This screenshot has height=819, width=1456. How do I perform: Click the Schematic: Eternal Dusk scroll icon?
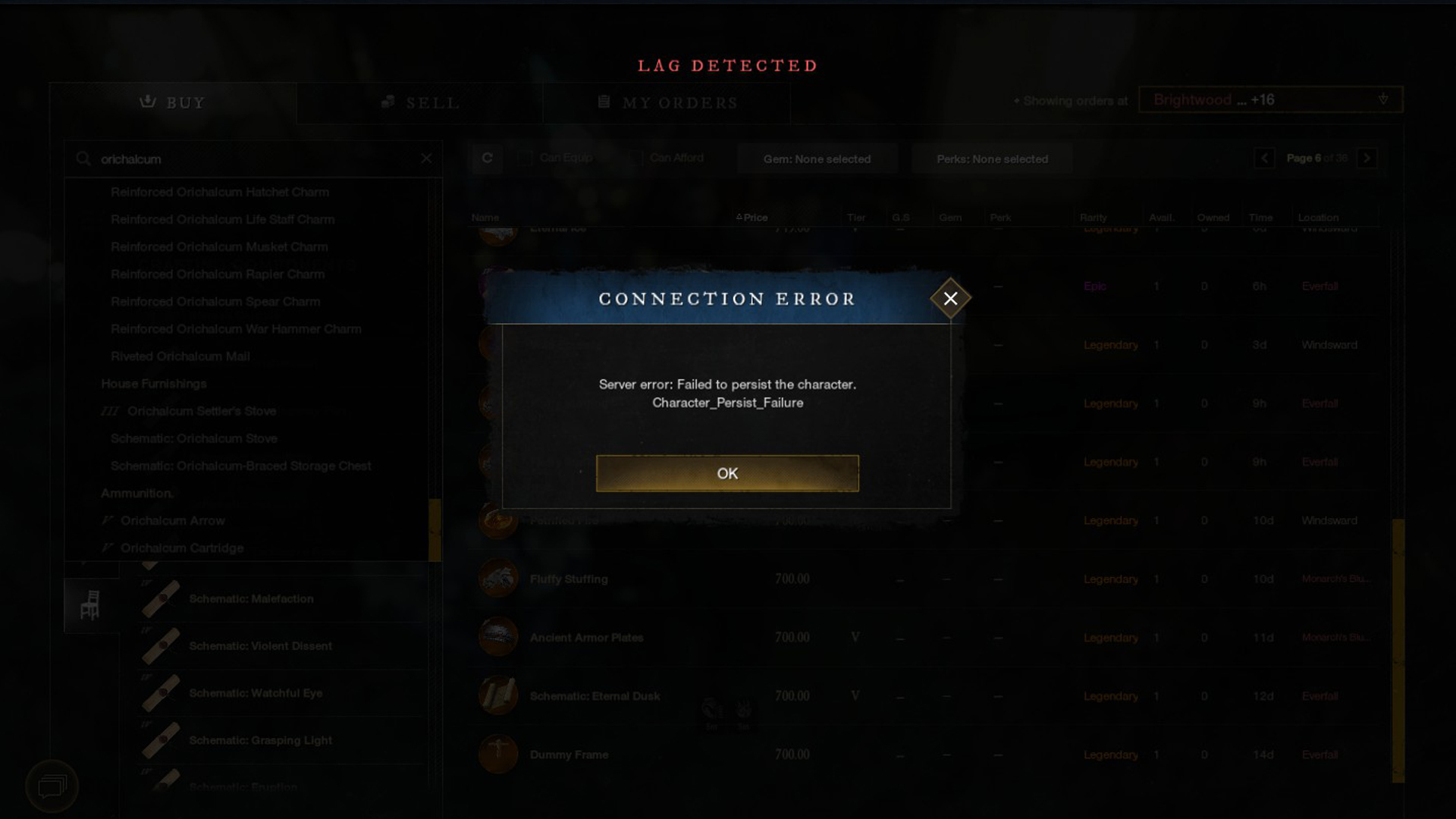[497, 695]
